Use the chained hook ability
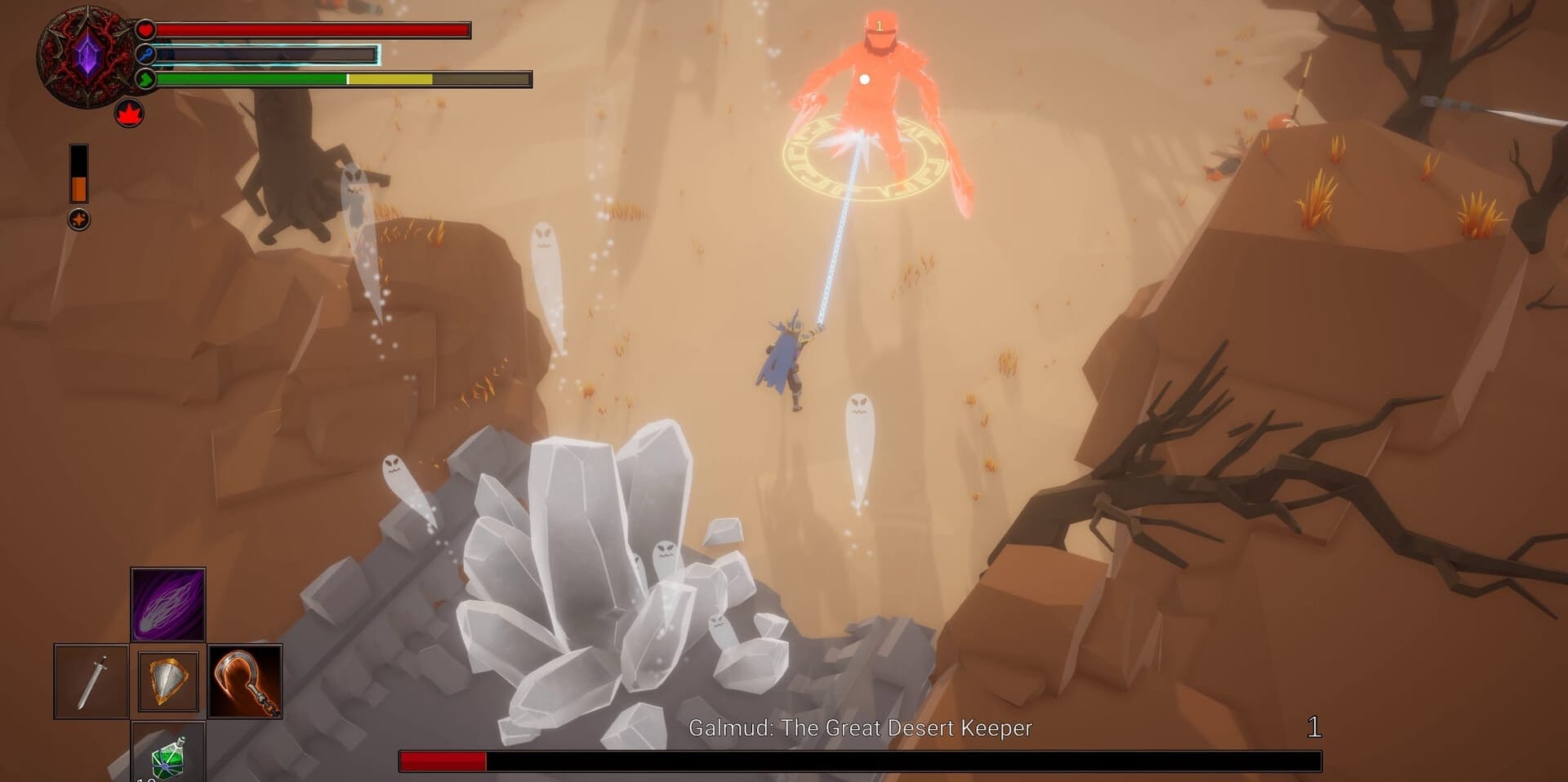This screenshot has width=1568, height=782. point(245,682)
